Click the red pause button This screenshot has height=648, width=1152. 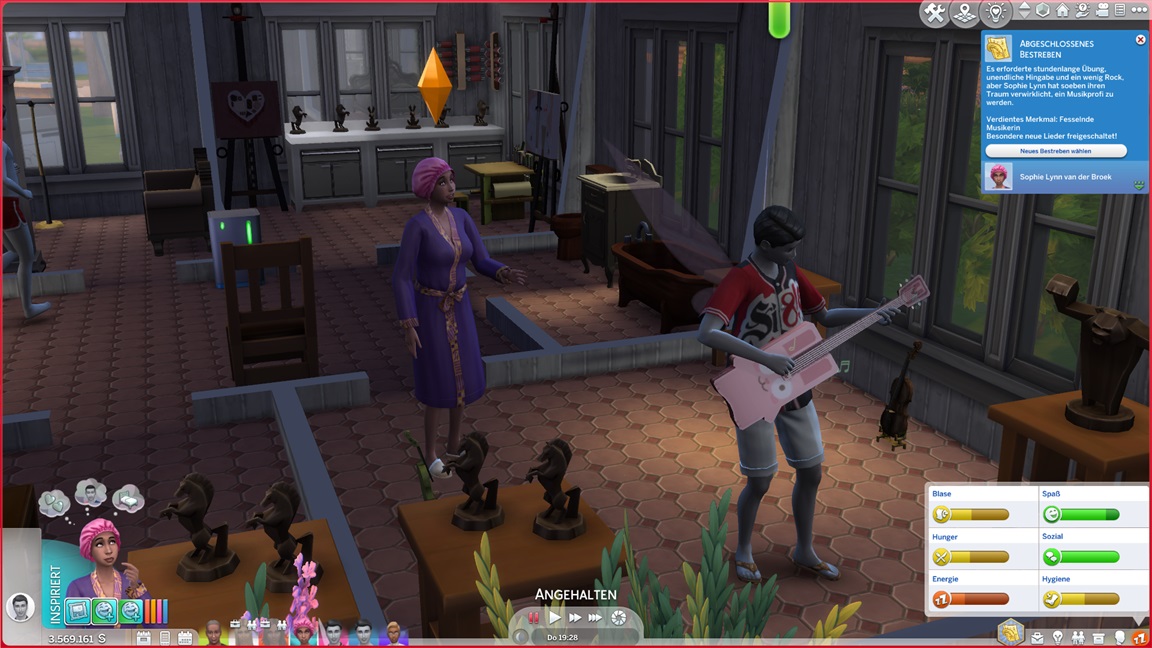point(535,618)
